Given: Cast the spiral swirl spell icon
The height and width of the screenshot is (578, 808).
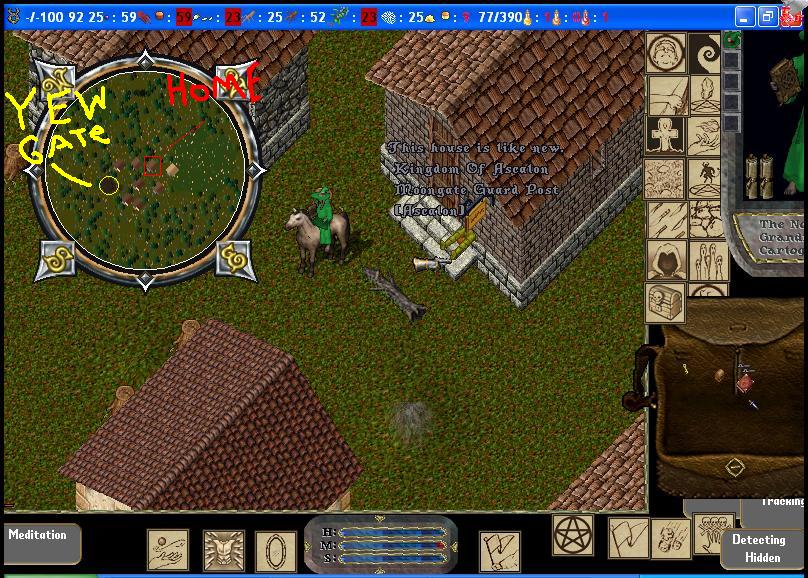Looking at the screenshot, I should click(x=706, y=53).
